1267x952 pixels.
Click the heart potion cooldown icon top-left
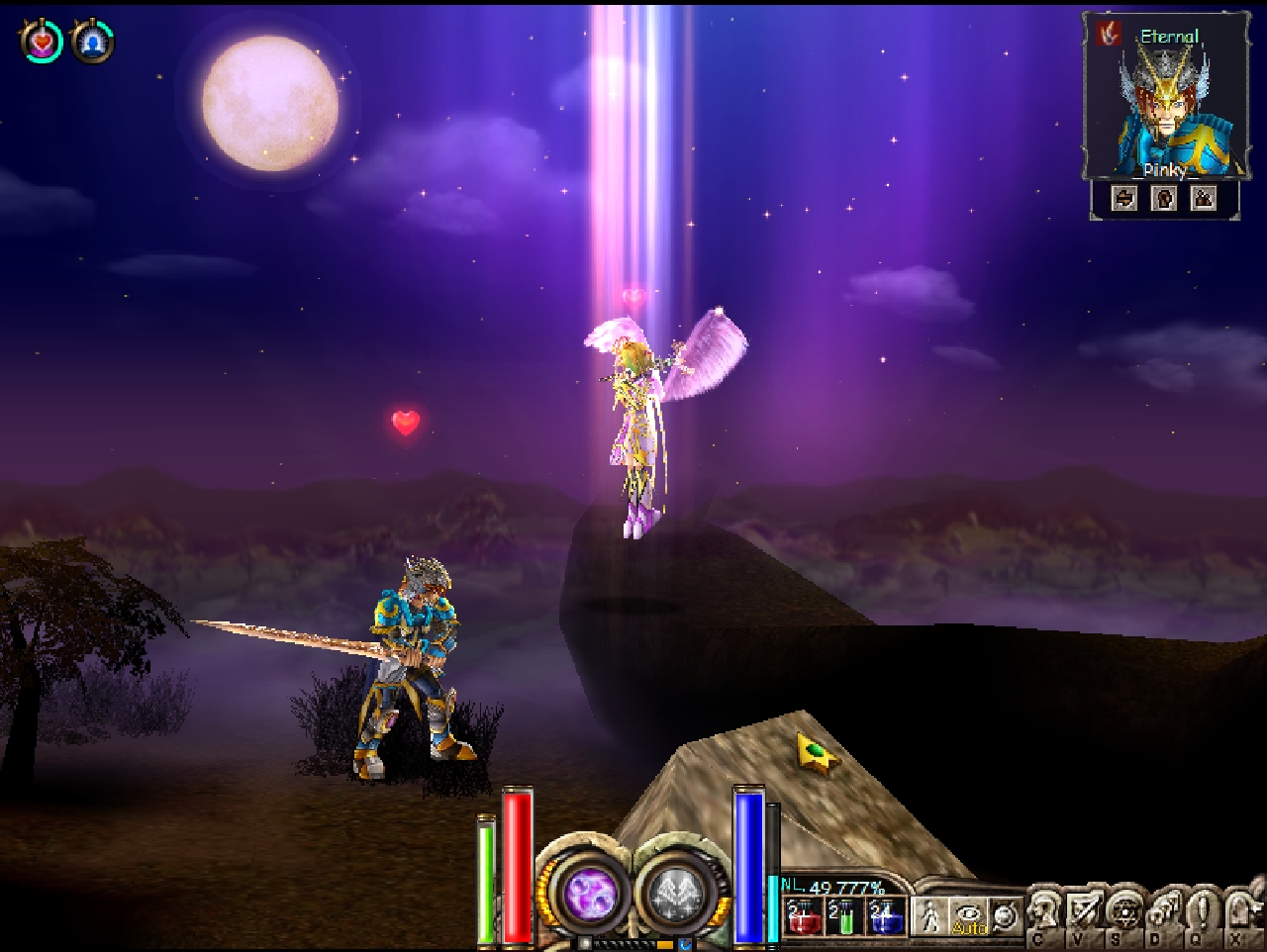tap(40, 42)
